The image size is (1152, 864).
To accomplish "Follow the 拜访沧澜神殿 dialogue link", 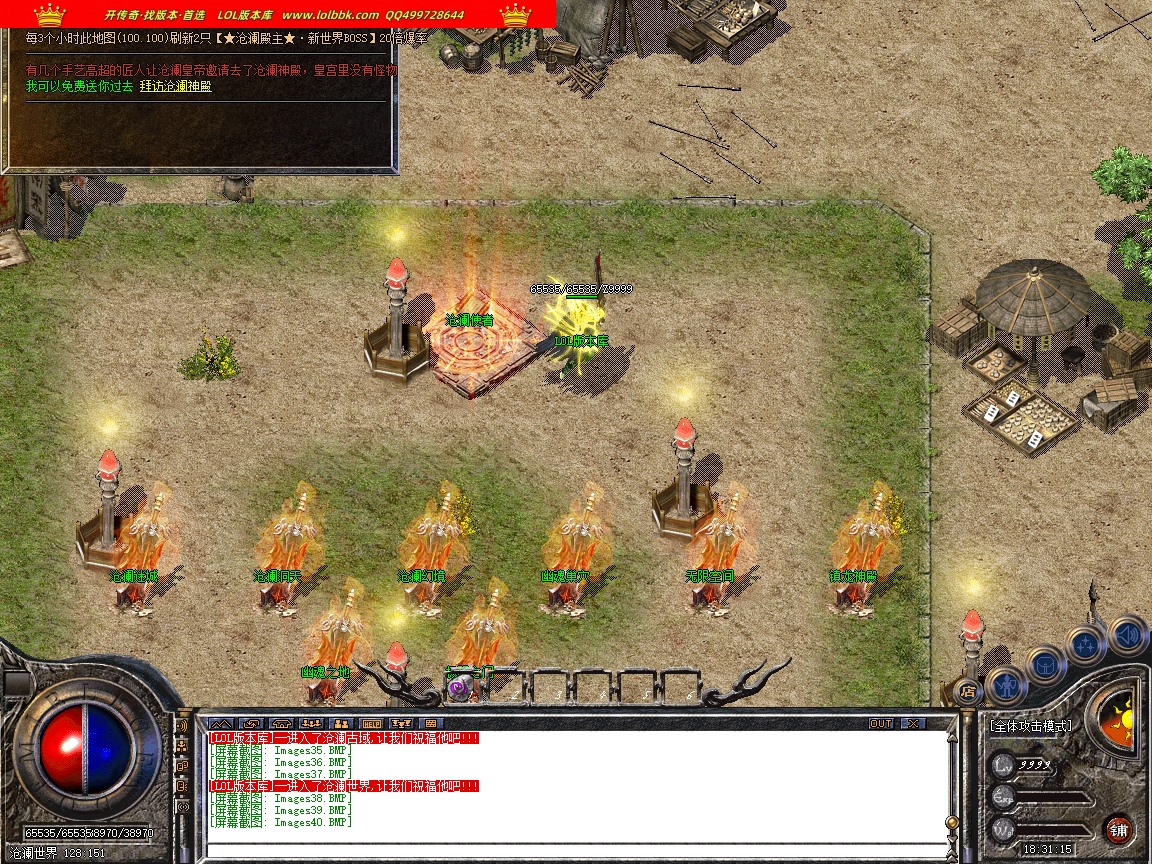I will pos(175,86).
